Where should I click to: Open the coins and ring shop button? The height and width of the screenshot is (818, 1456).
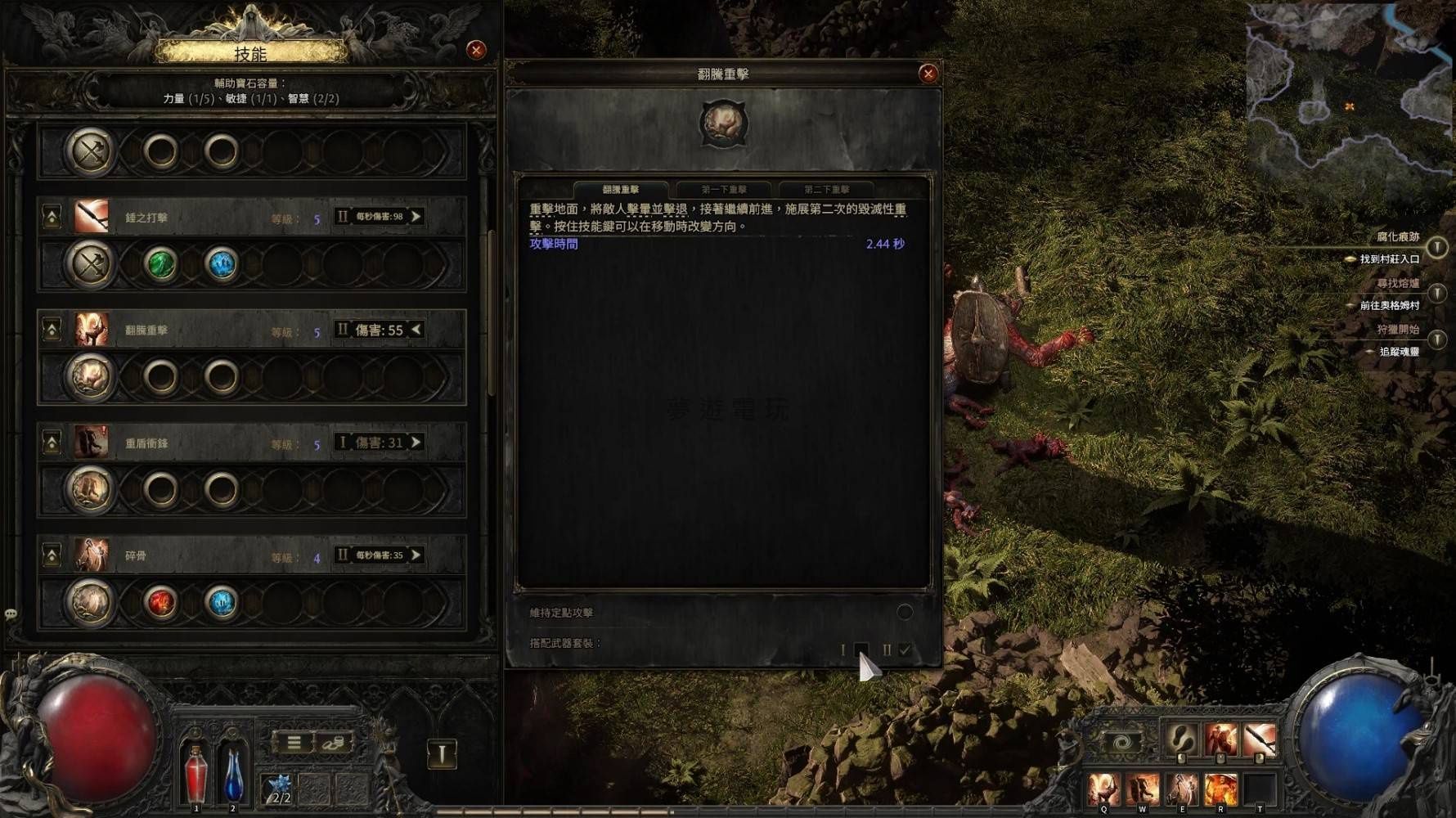point(333,743)
